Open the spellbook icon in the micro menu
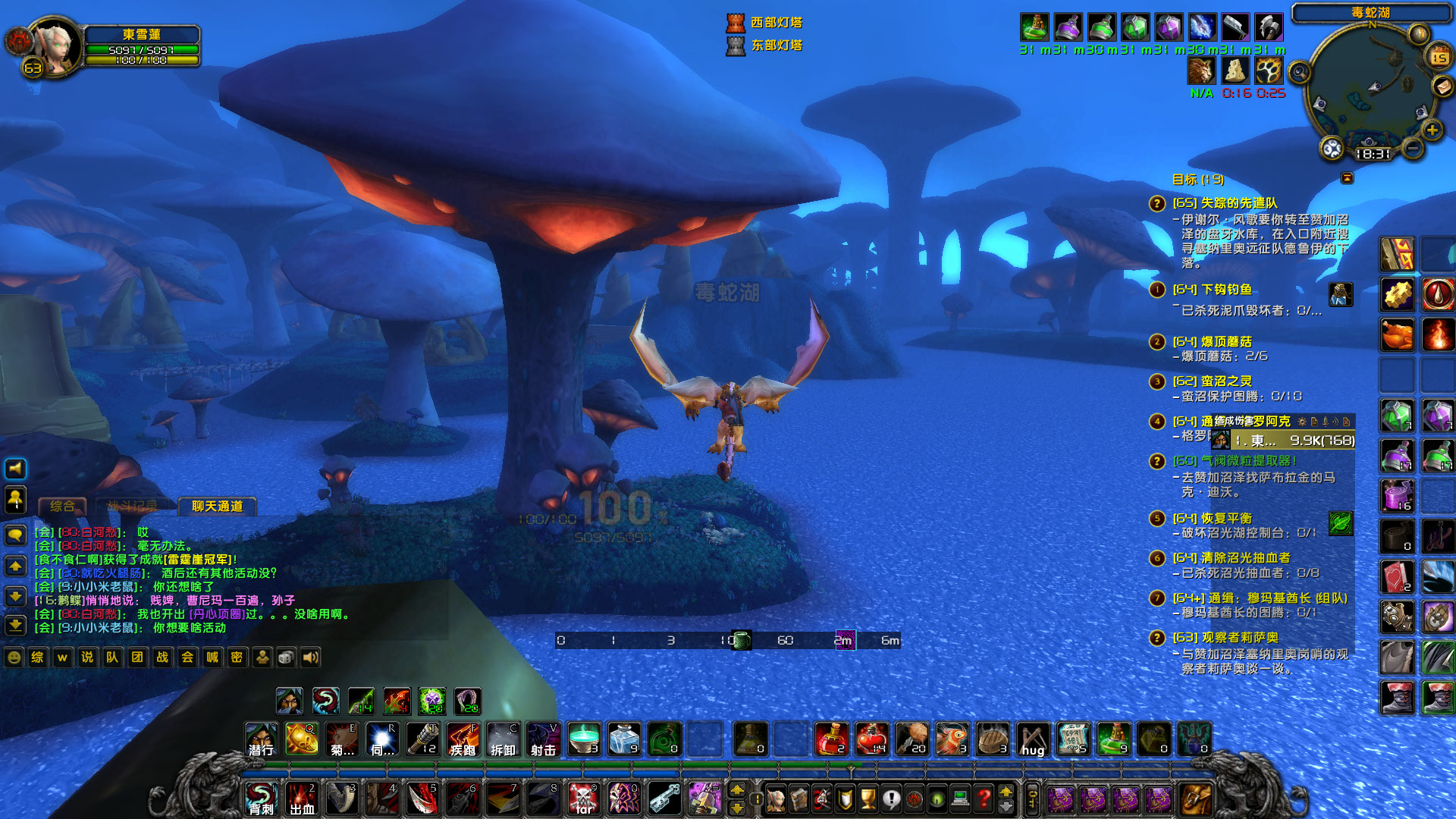The image size is (1456, 819). (800, 798)
